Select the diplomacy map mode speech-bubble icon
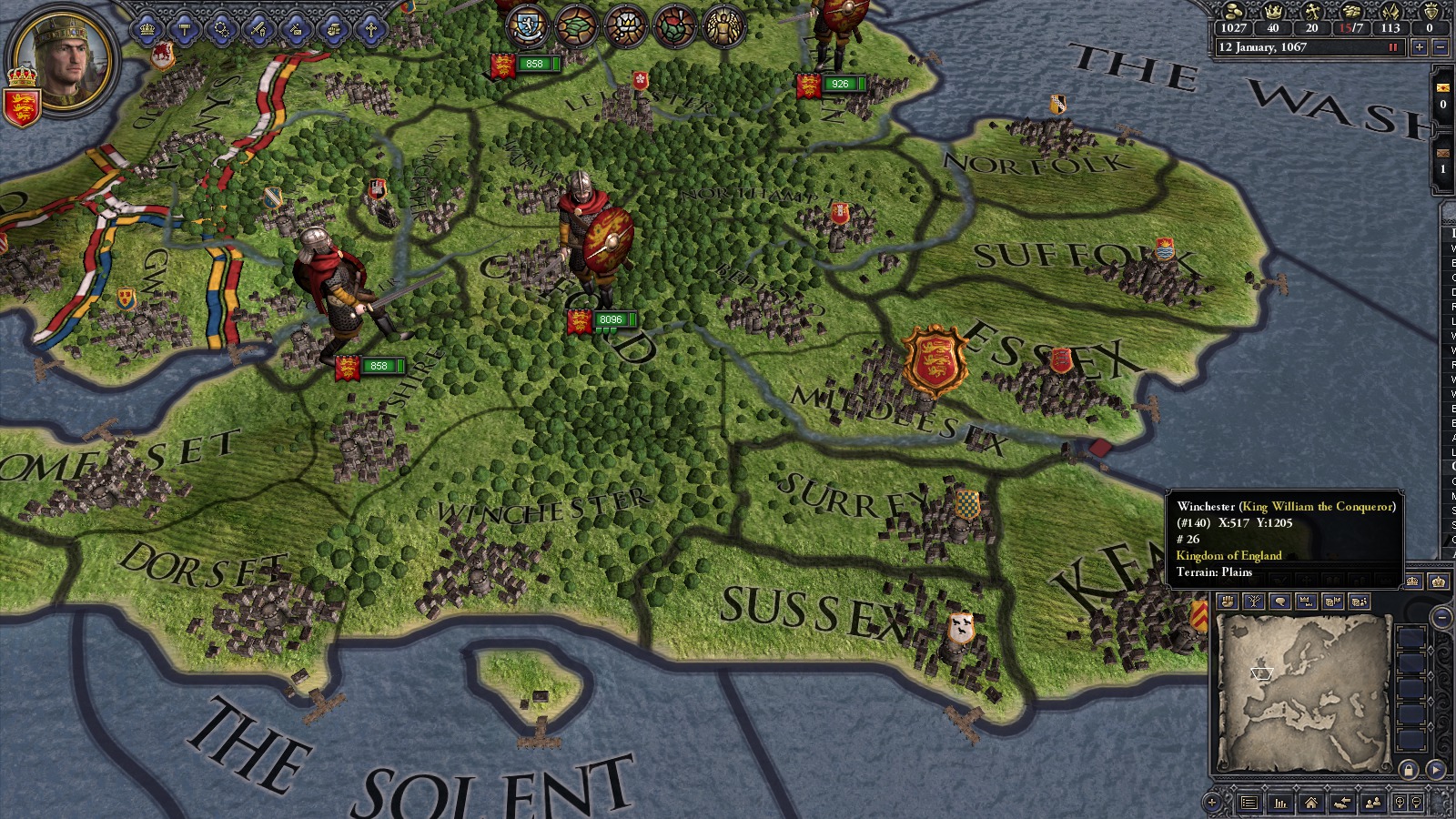Viewport: 1456px width, 819px height. point(1282,602)
